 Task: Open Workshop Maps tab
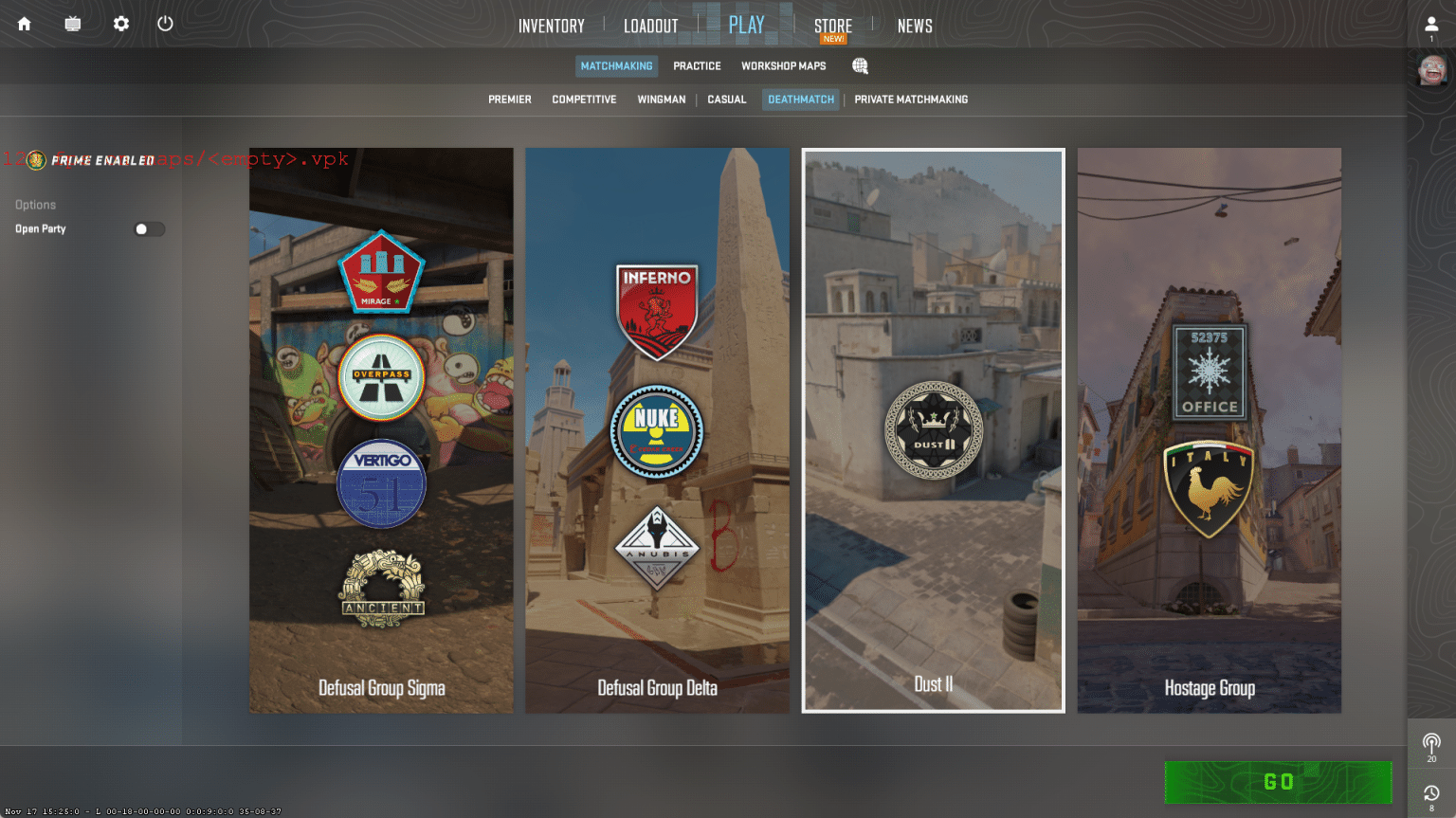tap(783, 66)
